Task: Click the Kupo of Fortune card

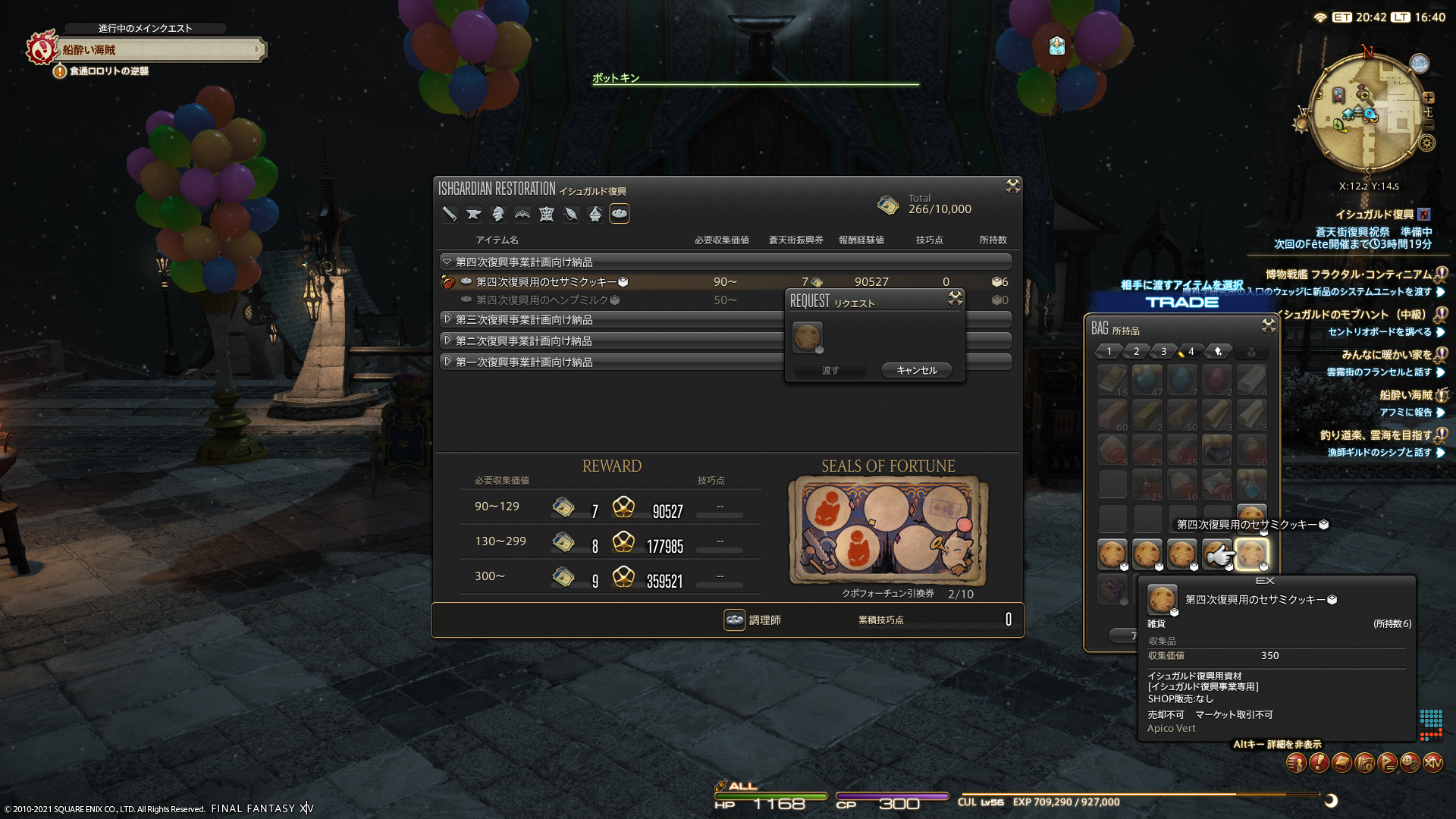Action: pos(888,530)
